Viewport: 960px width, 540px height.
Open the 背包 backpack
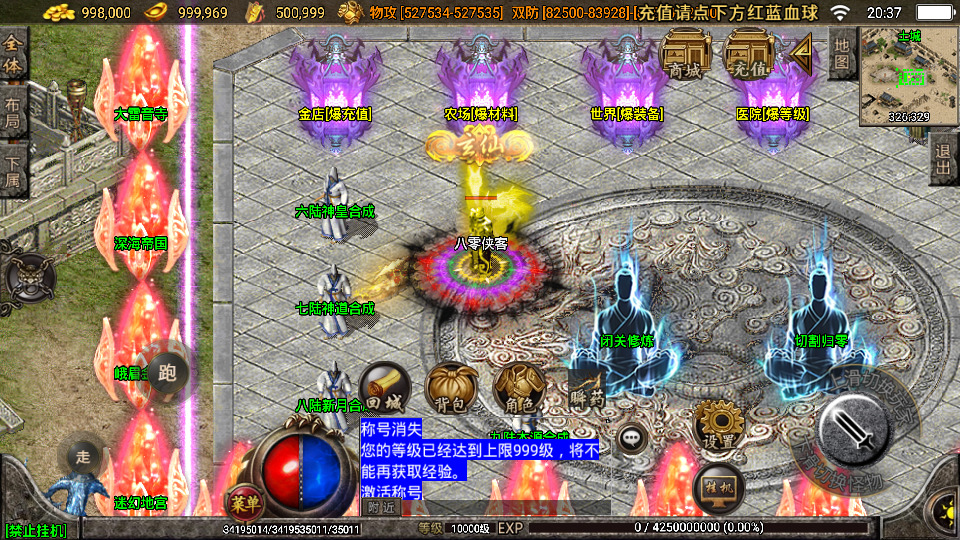[450, 388]
